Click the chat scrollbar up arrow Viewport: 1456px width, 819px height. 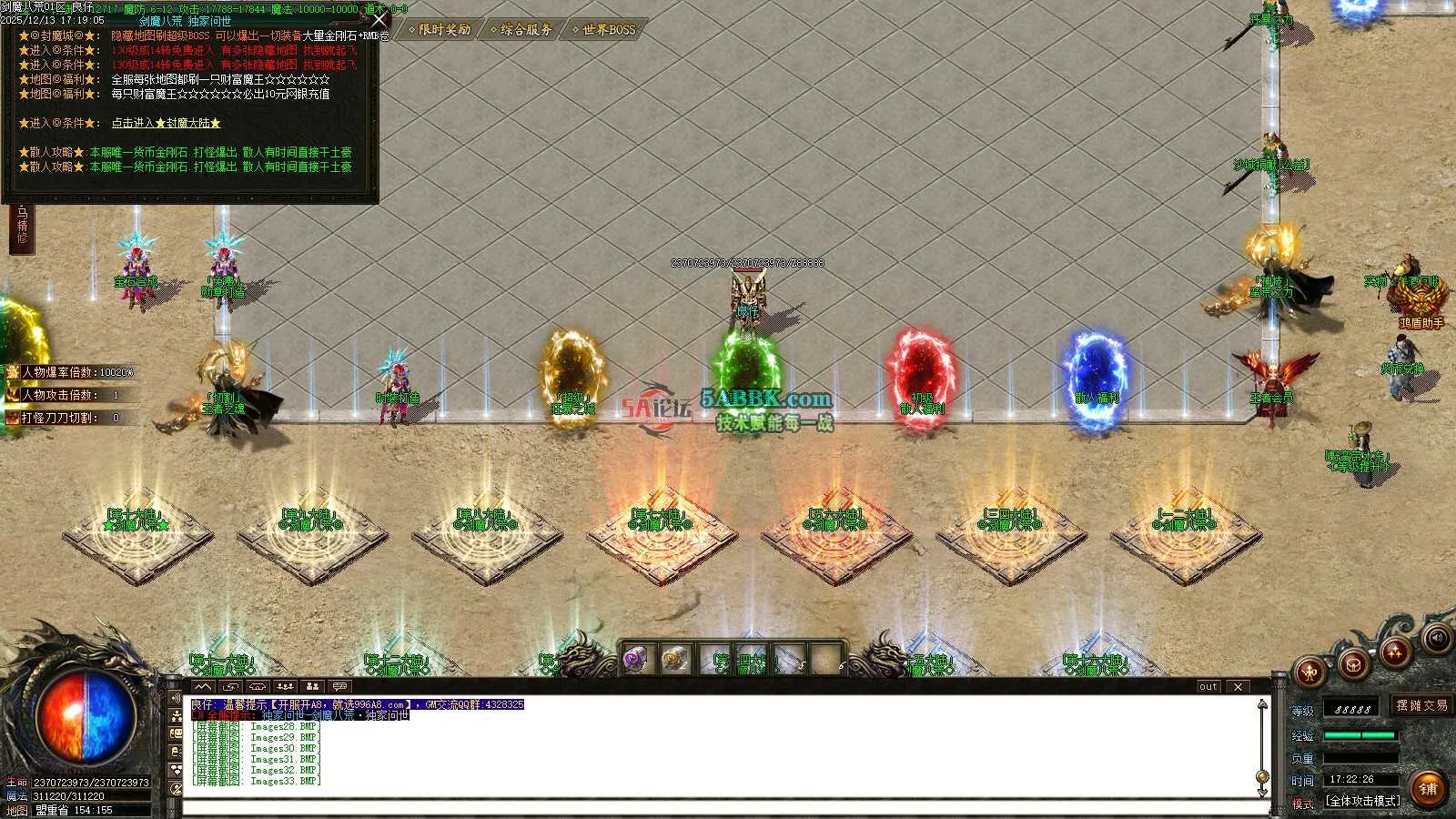[x=1262, y=704]
